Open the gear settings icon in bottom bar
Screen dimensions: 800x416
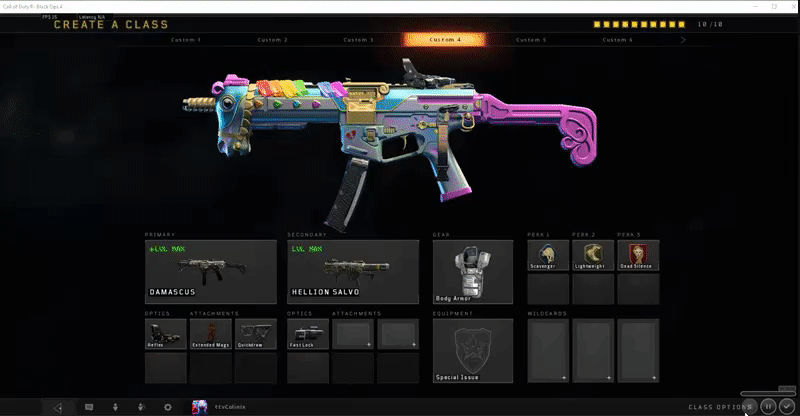167,407
